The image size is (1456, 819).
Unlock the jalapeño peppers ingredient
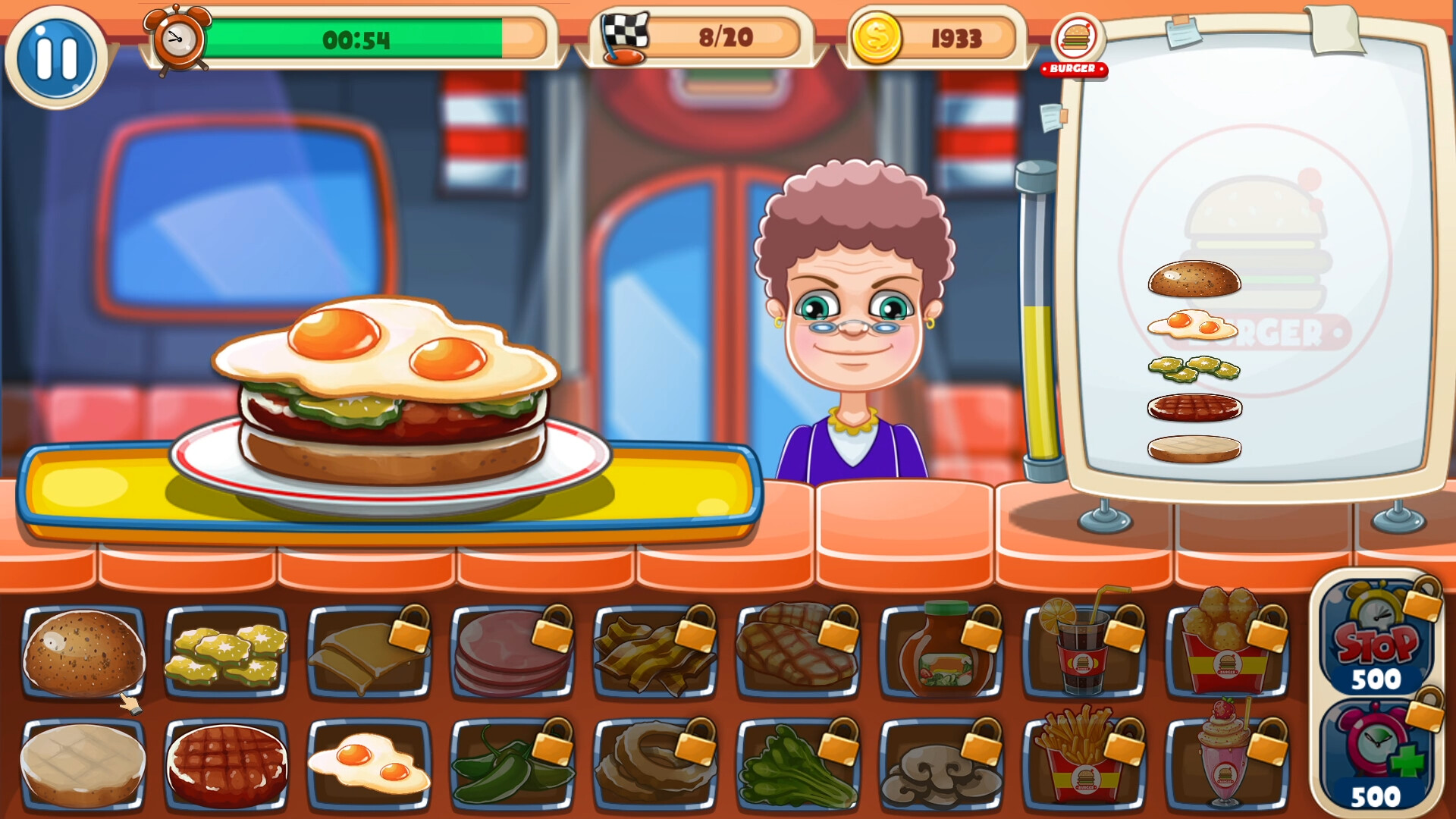tap(516, 762)
